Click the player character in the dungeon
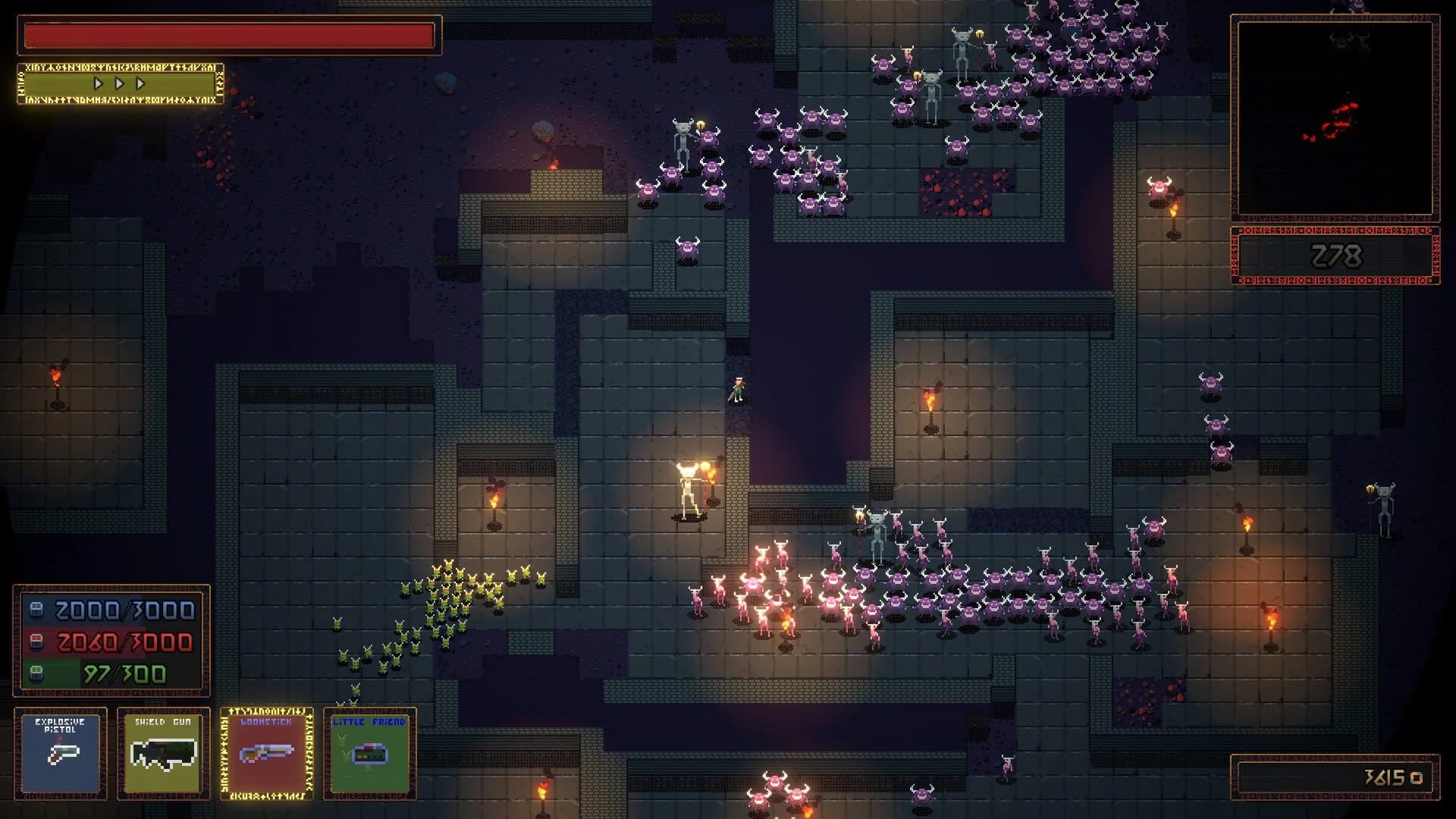 (x=739, y=389)
